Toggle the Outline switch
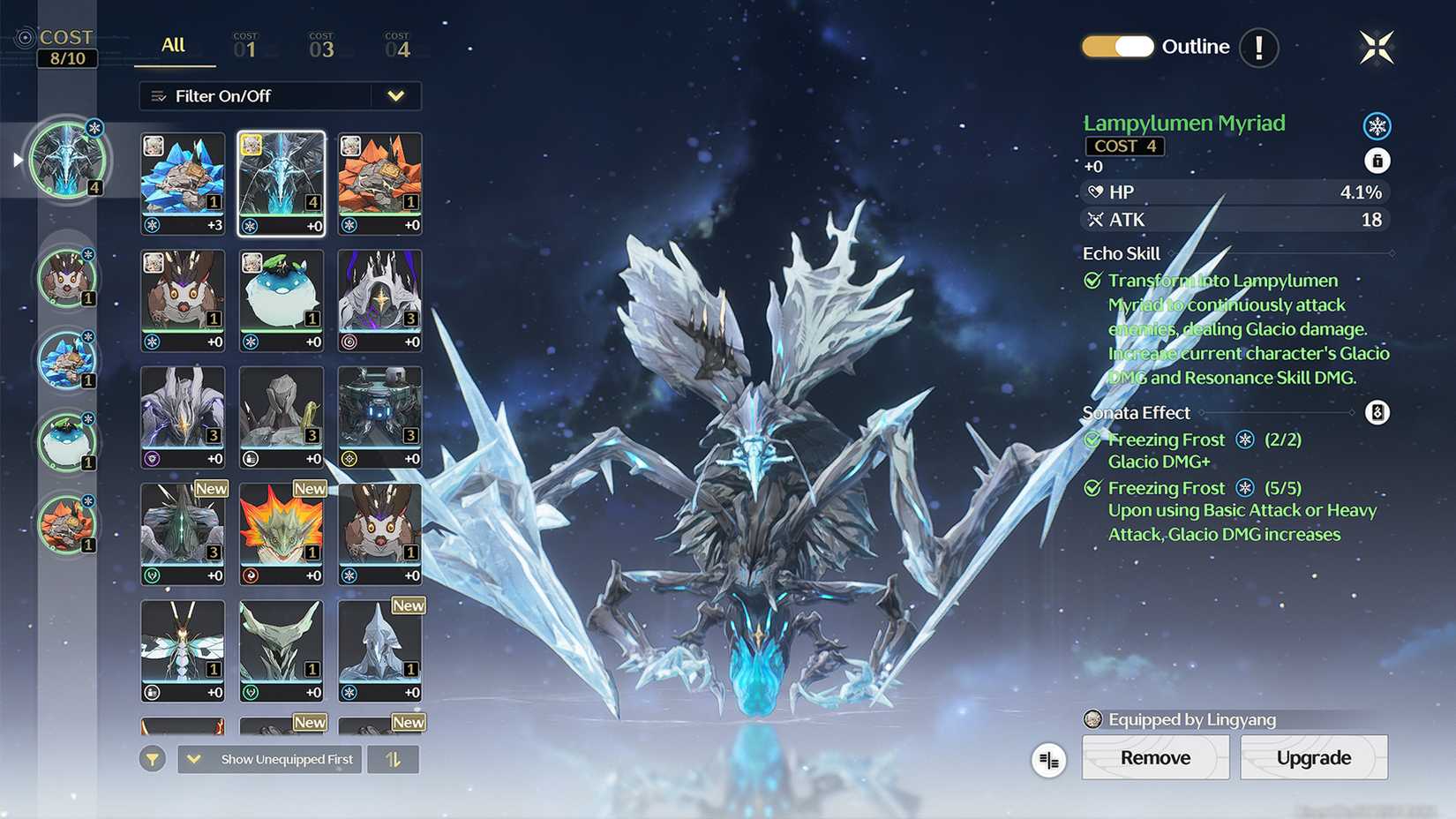 pos(1118,47)
